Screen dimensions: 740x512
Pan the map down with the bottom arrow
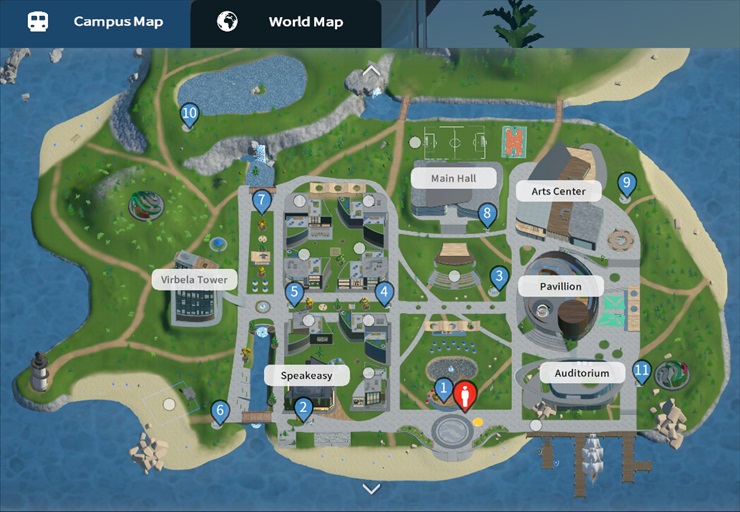tap(372, 489)
